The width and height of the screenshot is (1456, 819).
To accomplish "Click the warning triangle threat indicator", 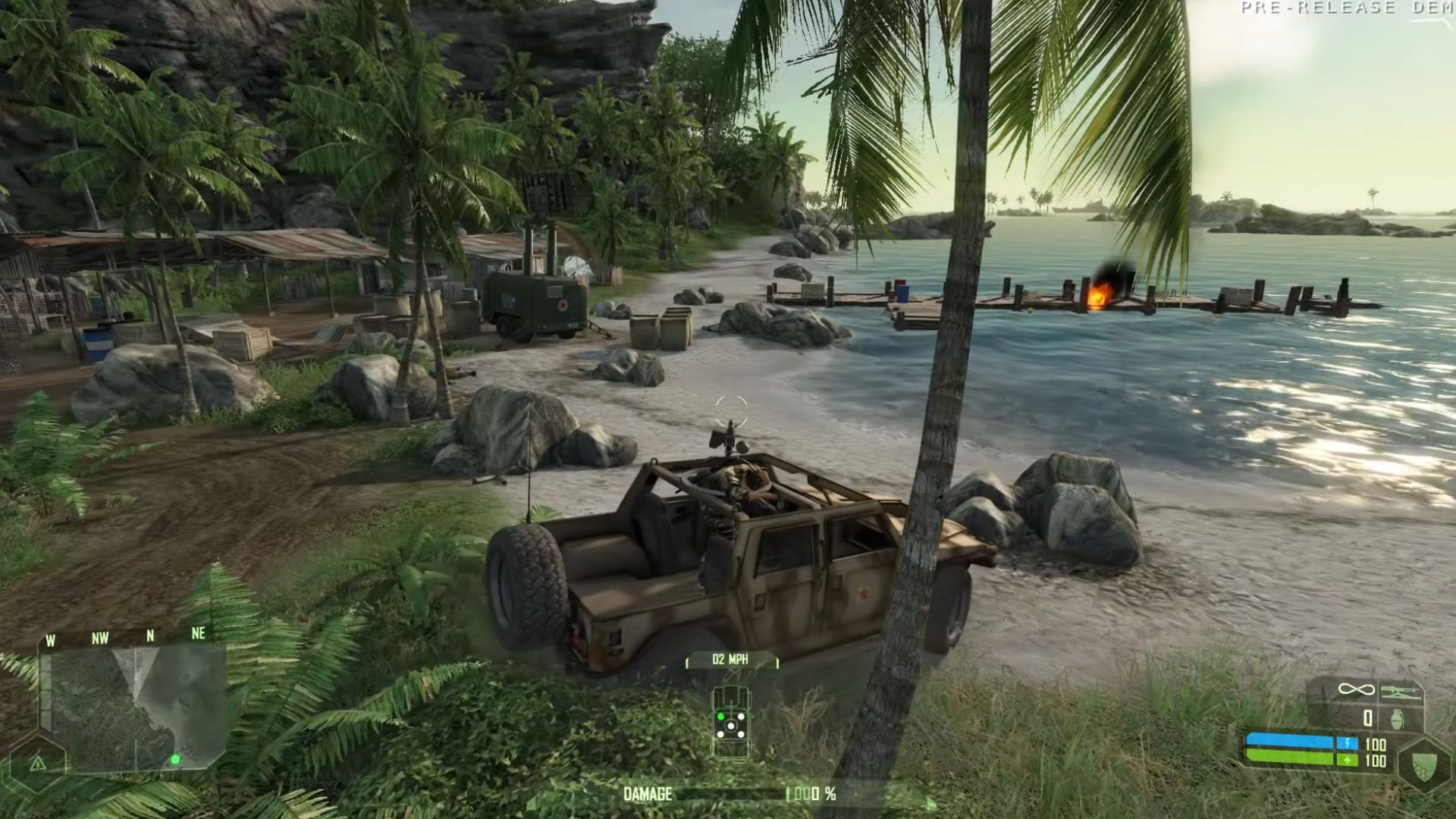I will 37,763.
